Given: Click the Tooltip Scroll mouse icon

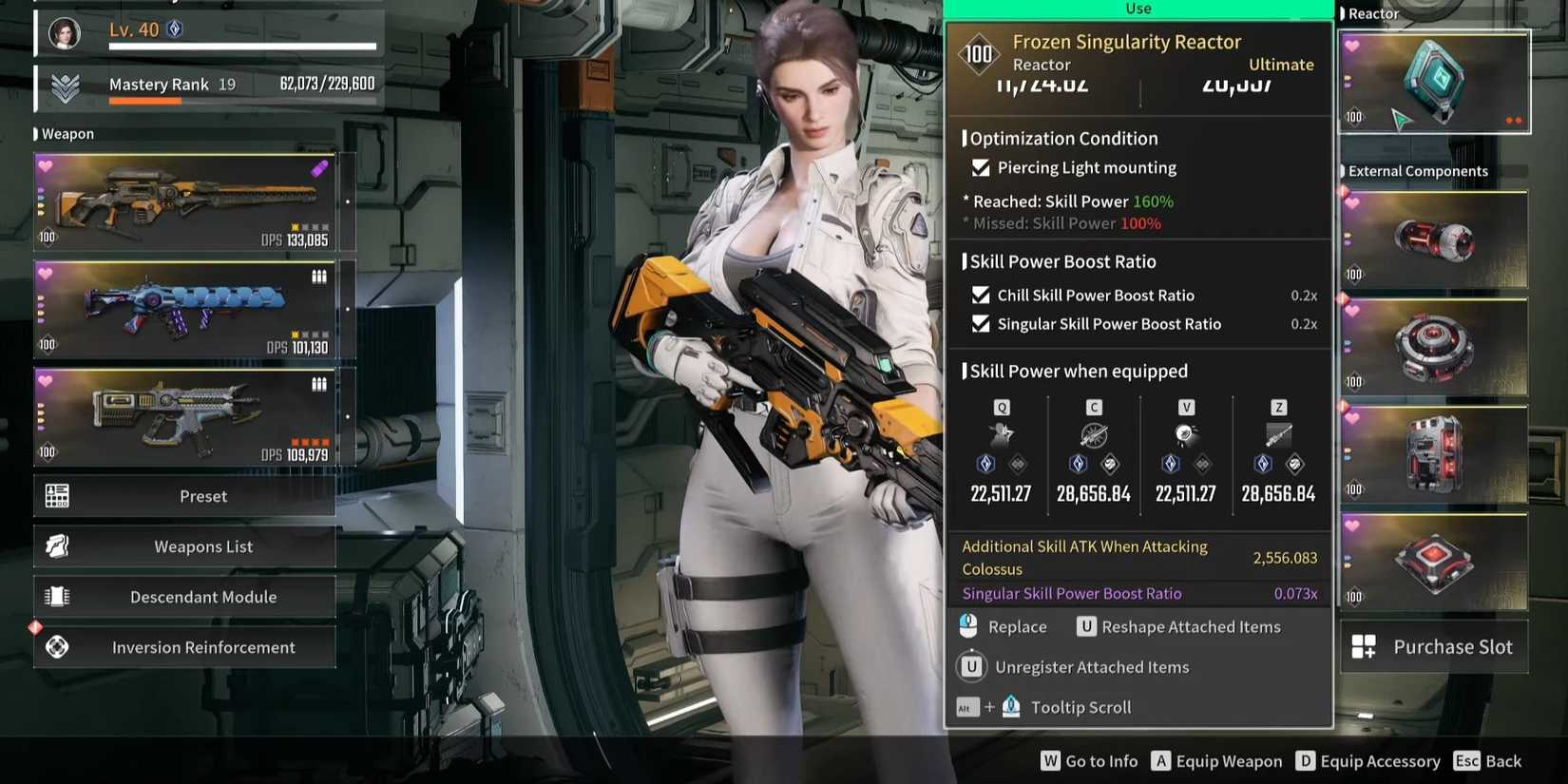Looking at the screenshot, I should click(1010, 706).
